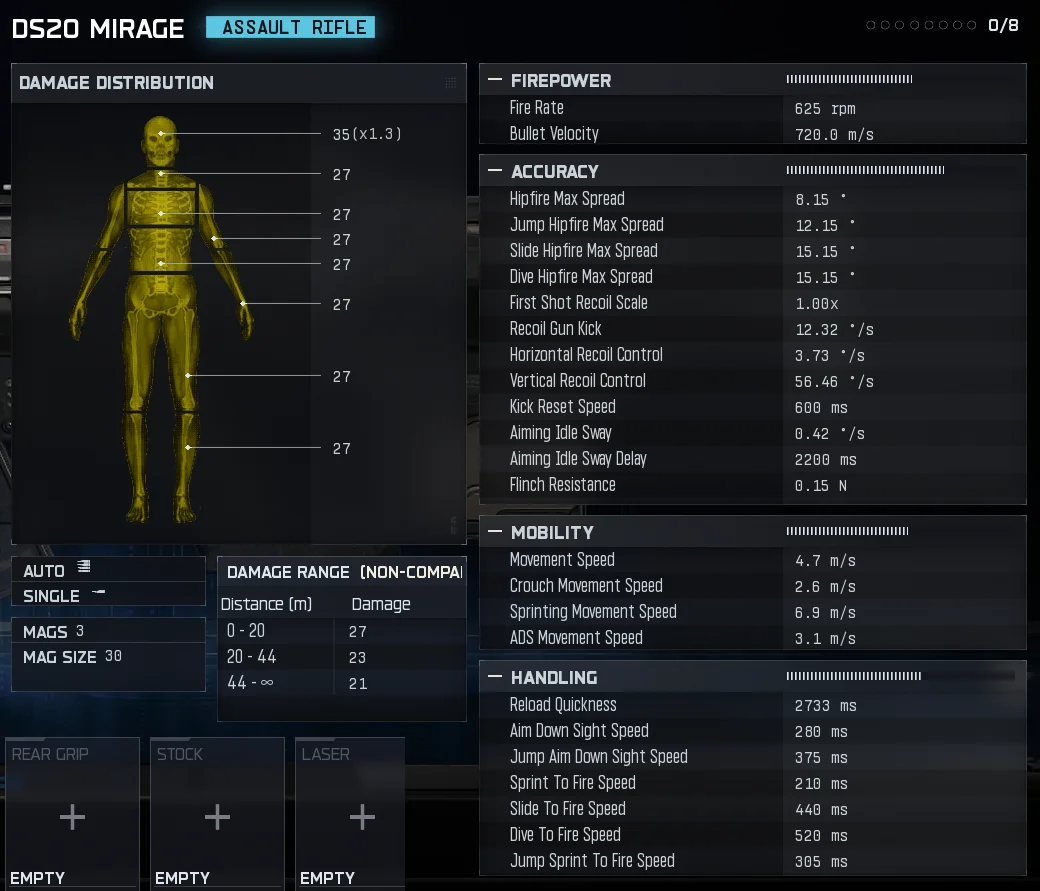This screenshot has width=1040, height=891.
Task: Collapse the Firepower stats section
Action: tap(495, 81)
